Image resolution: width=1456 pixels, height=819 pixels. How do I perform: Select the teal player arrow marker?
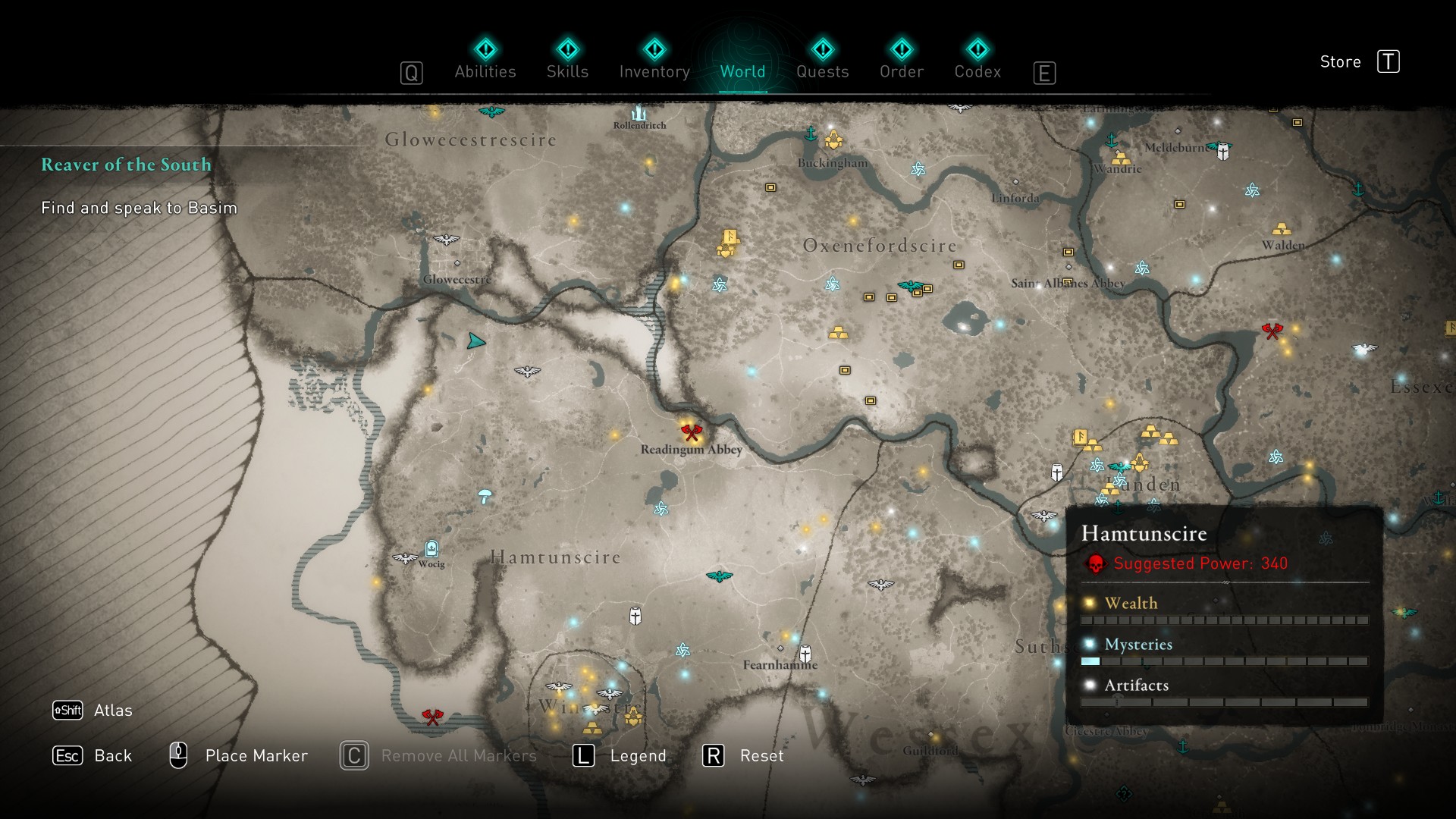[475, 341]
